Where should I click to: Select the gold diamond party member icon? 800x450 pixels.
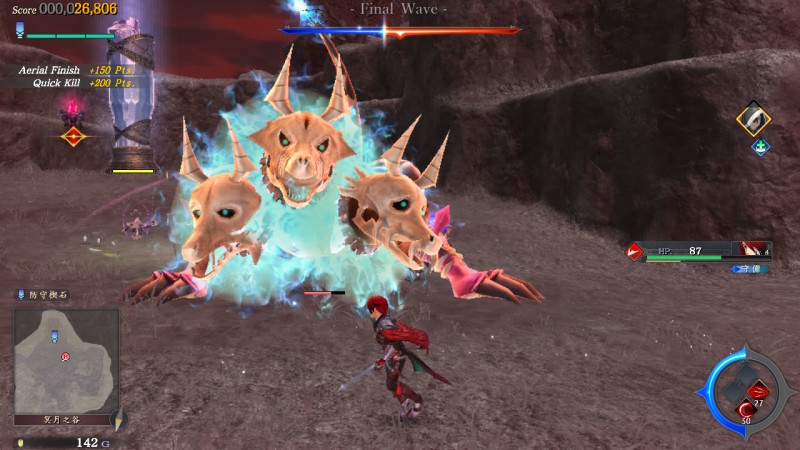pos(753,119)
